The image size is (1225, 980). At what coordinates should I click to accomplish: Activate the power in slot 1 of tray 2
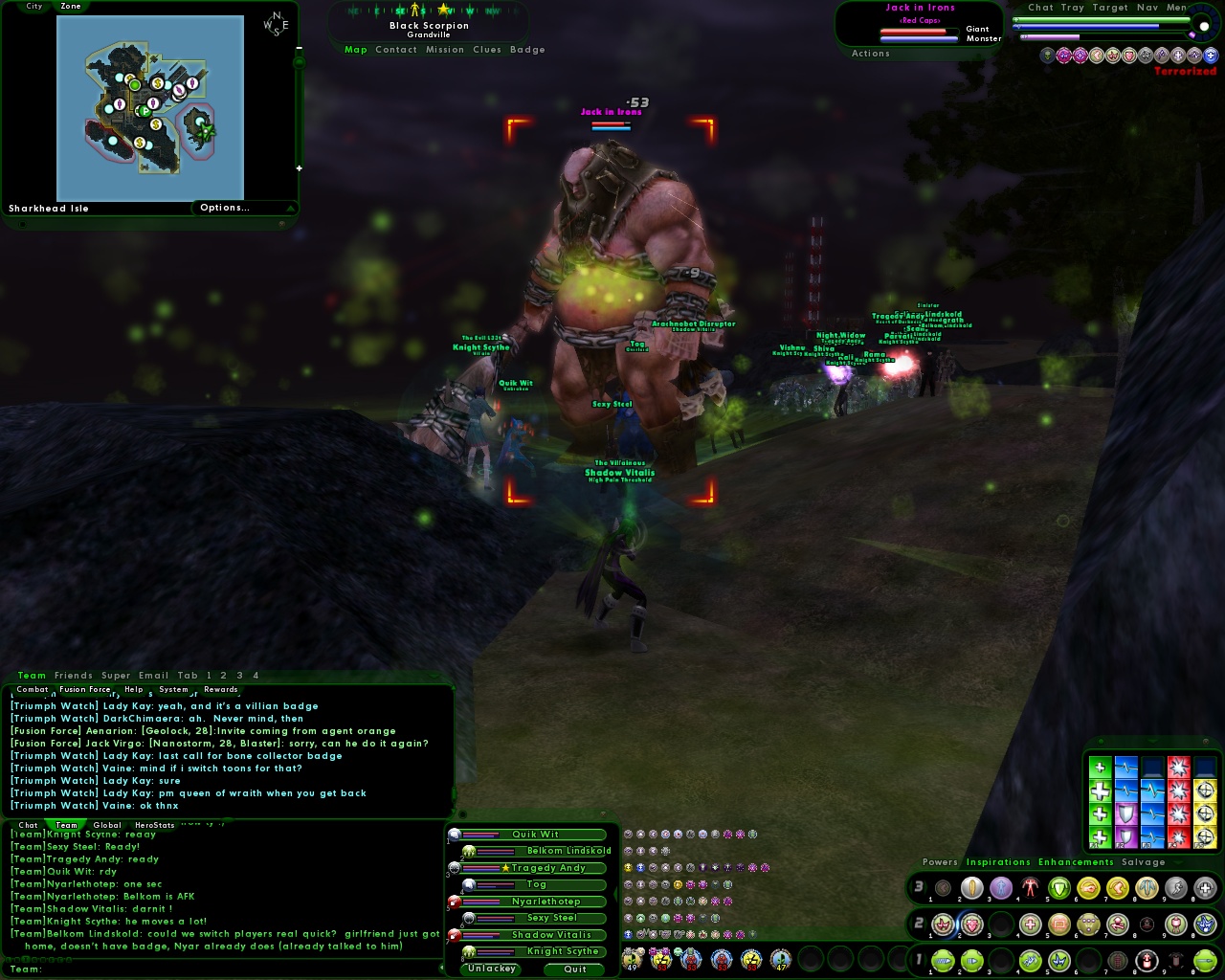point(943,924)
